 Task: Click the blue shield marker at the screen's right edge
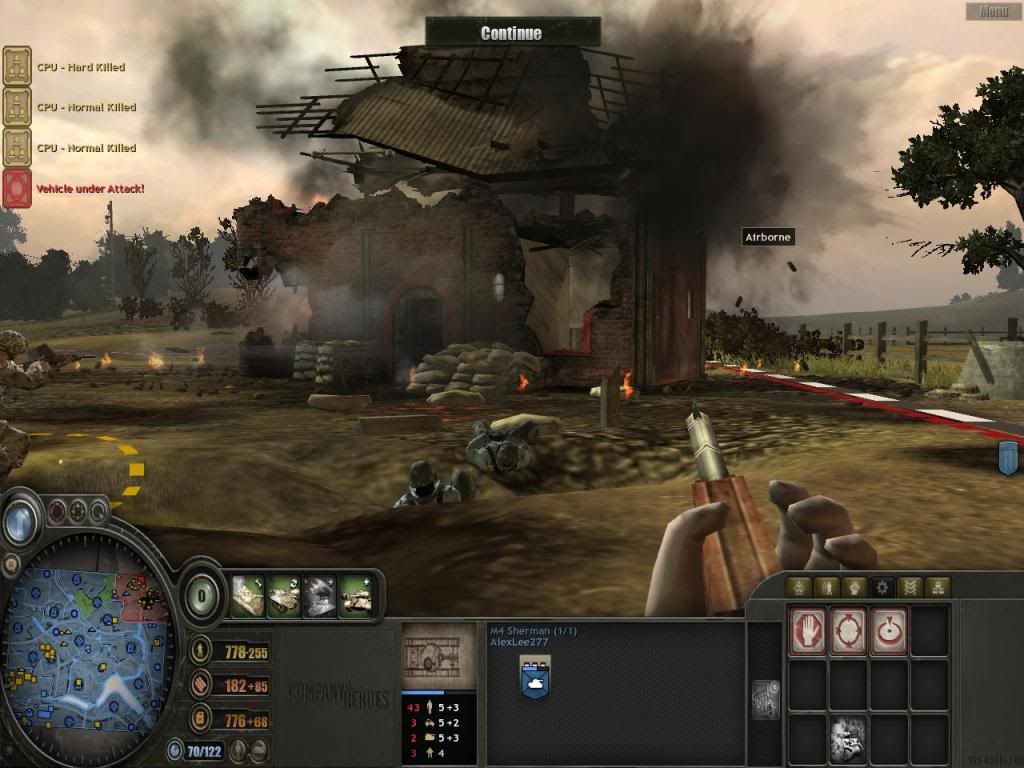pos(1008,458)
